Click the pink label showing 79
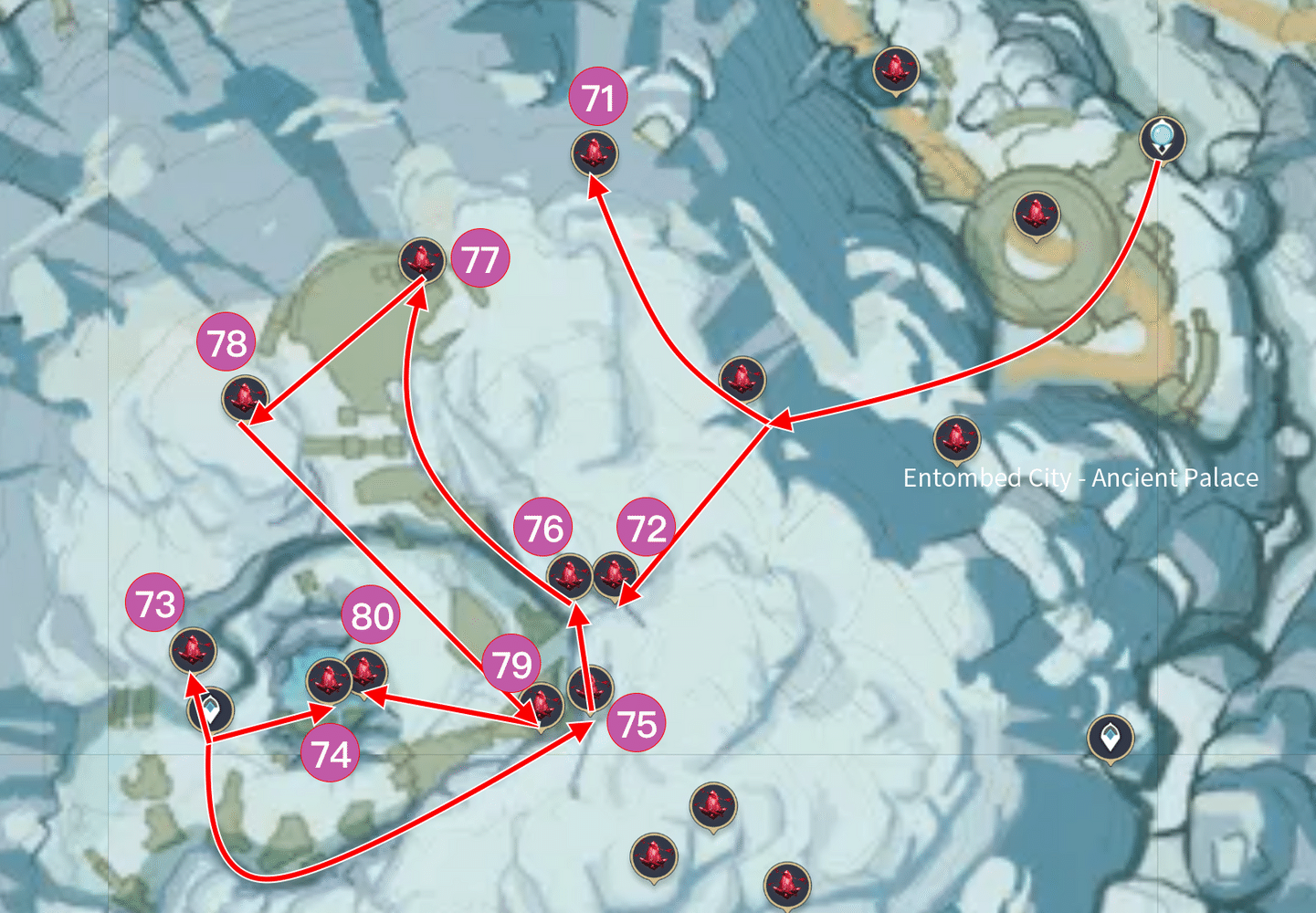This screenshot has height=913, width=1316. tap(511, 666)
